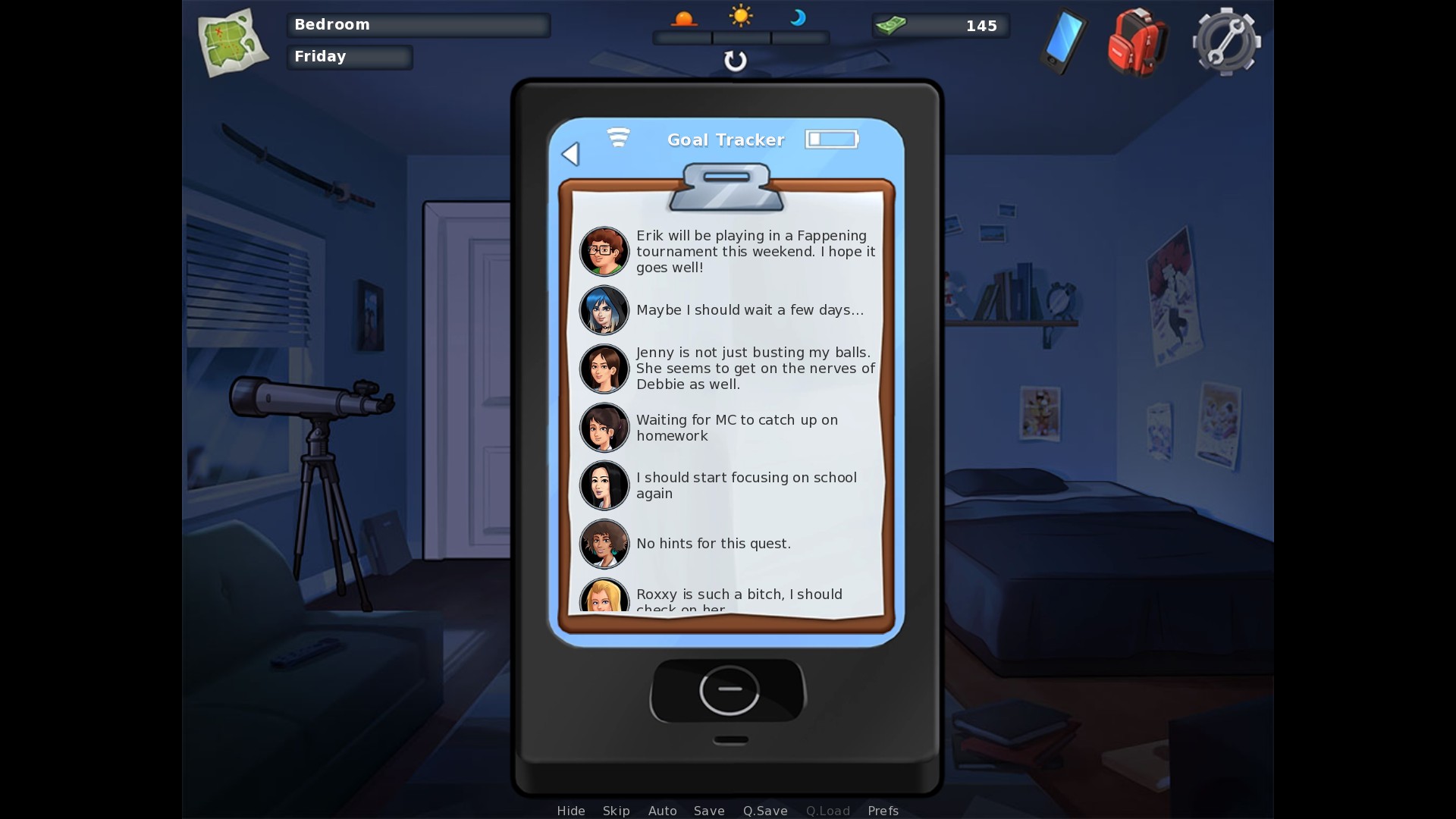The width and height of the screenshot is (1456, 819).
Task: Quick save with Q.Save
Action: pyautogui.click(x=765, y=811)
